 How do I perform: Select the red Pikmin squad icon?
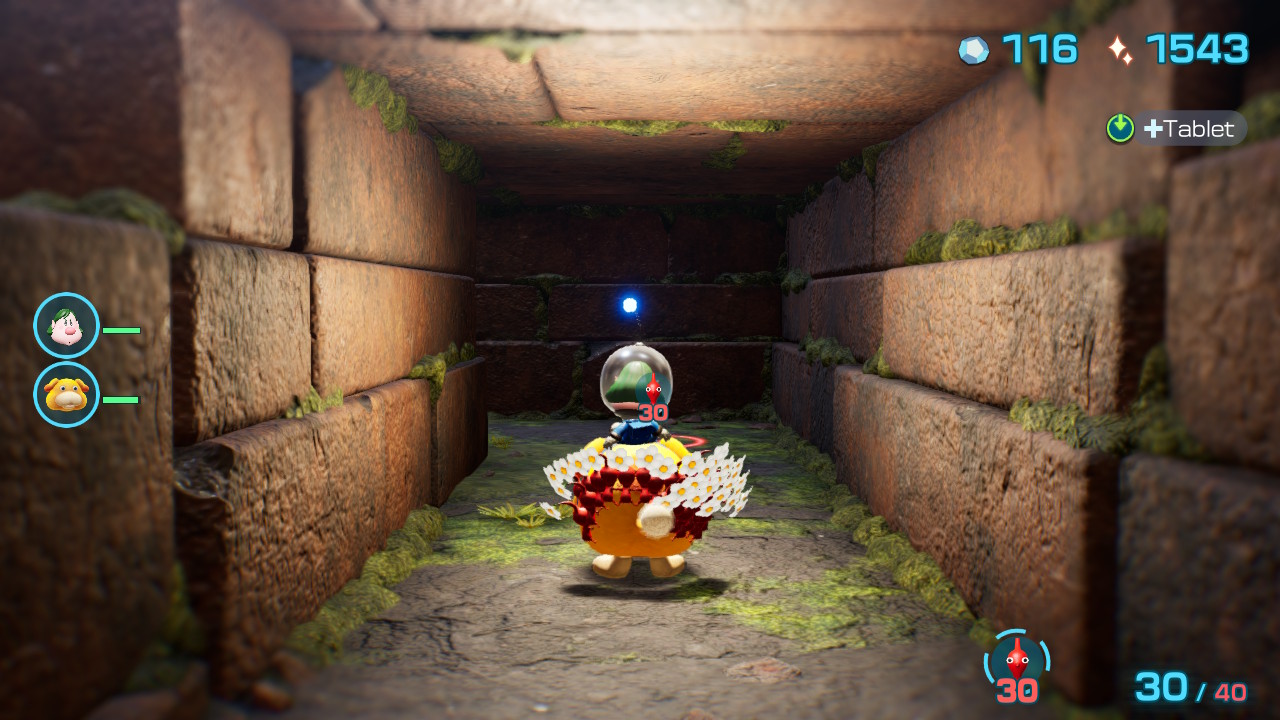point(1017,661)
